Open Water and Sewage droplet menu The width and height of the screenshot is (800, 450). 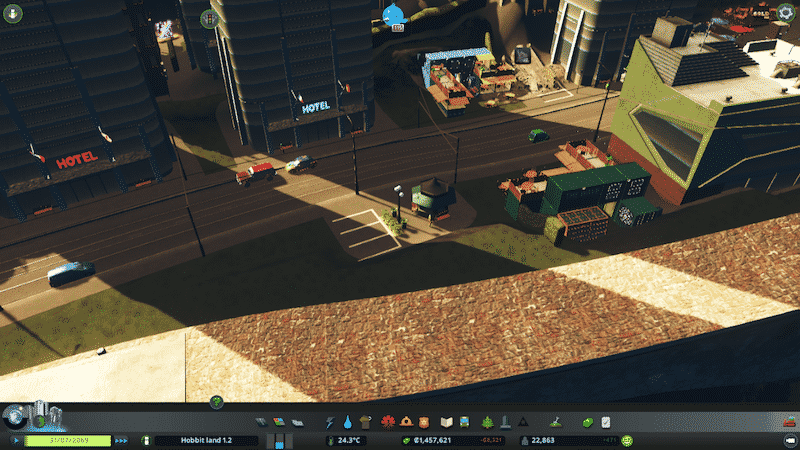coord(347,423)
